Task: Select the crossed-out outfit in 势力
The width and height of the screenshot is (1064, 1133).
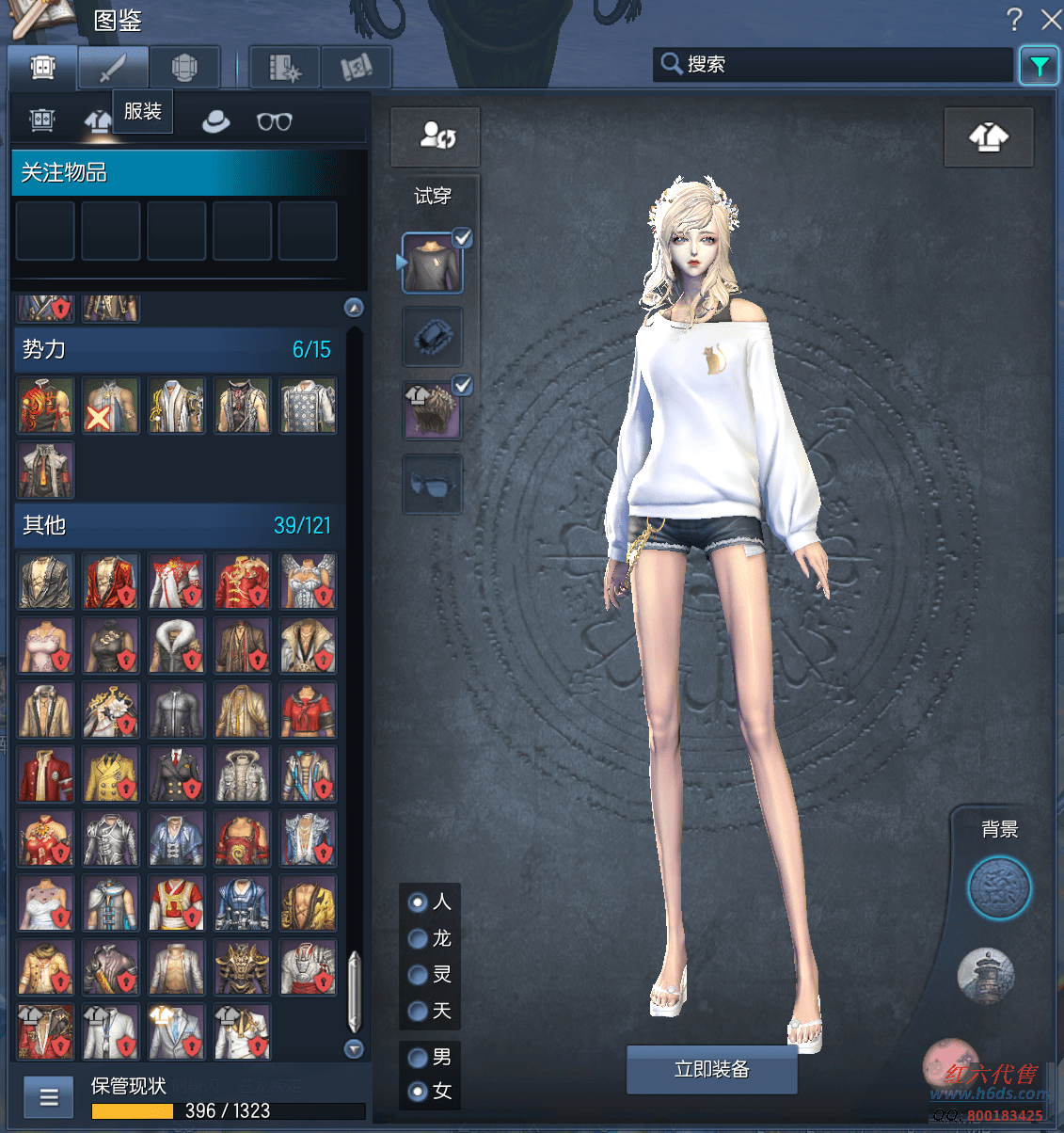Action: 111,406
